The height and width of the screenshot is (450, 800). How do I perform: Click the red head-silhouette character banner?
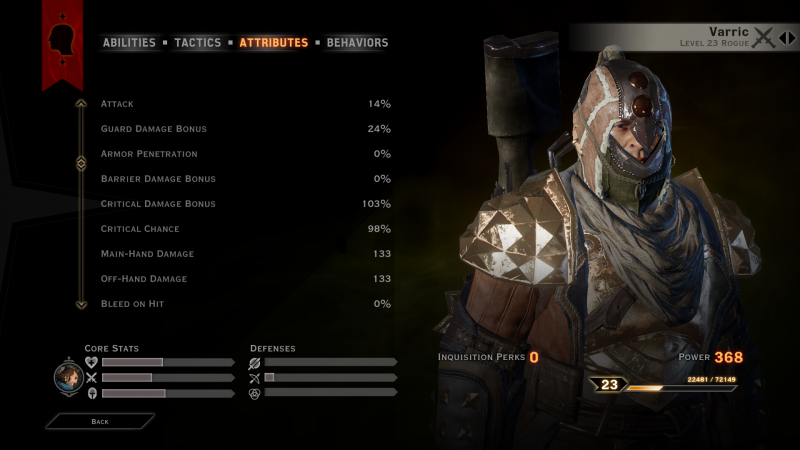(x=62, y=40)
